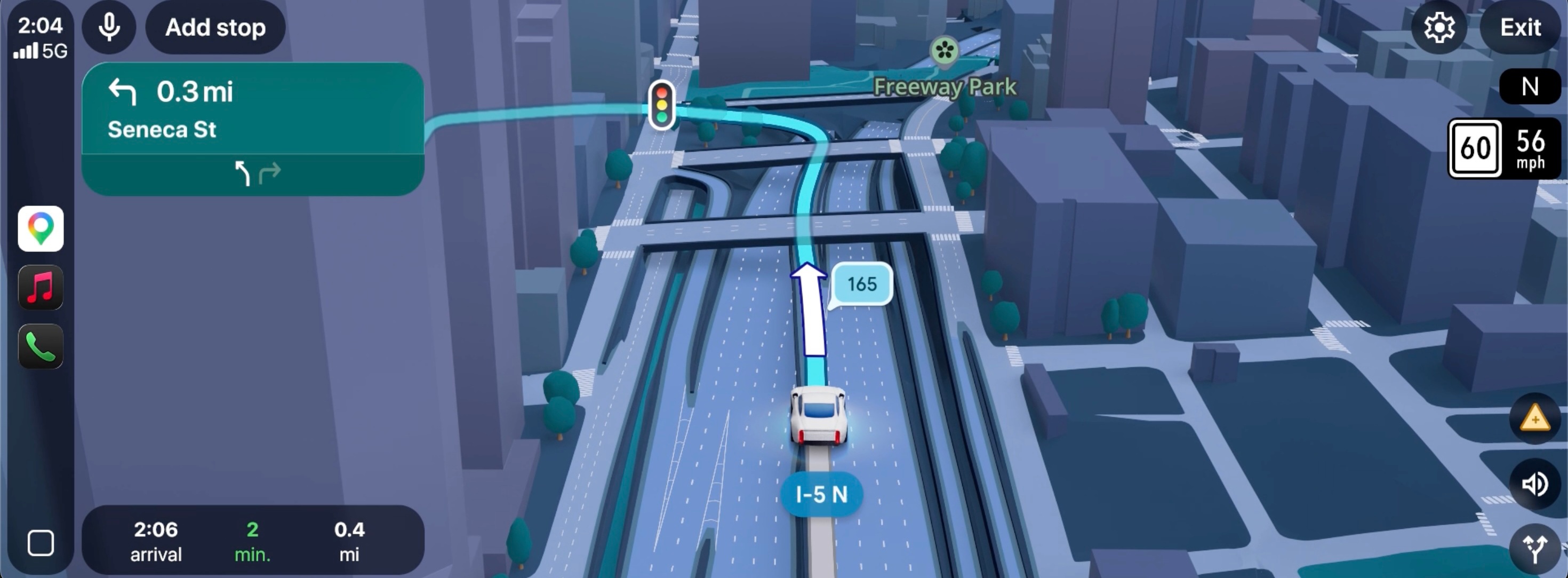Image resolution: width=1568 pixels, height=578 pixels.
Task: Open Apple Music from the sidebar
Action: click(40, 288)
